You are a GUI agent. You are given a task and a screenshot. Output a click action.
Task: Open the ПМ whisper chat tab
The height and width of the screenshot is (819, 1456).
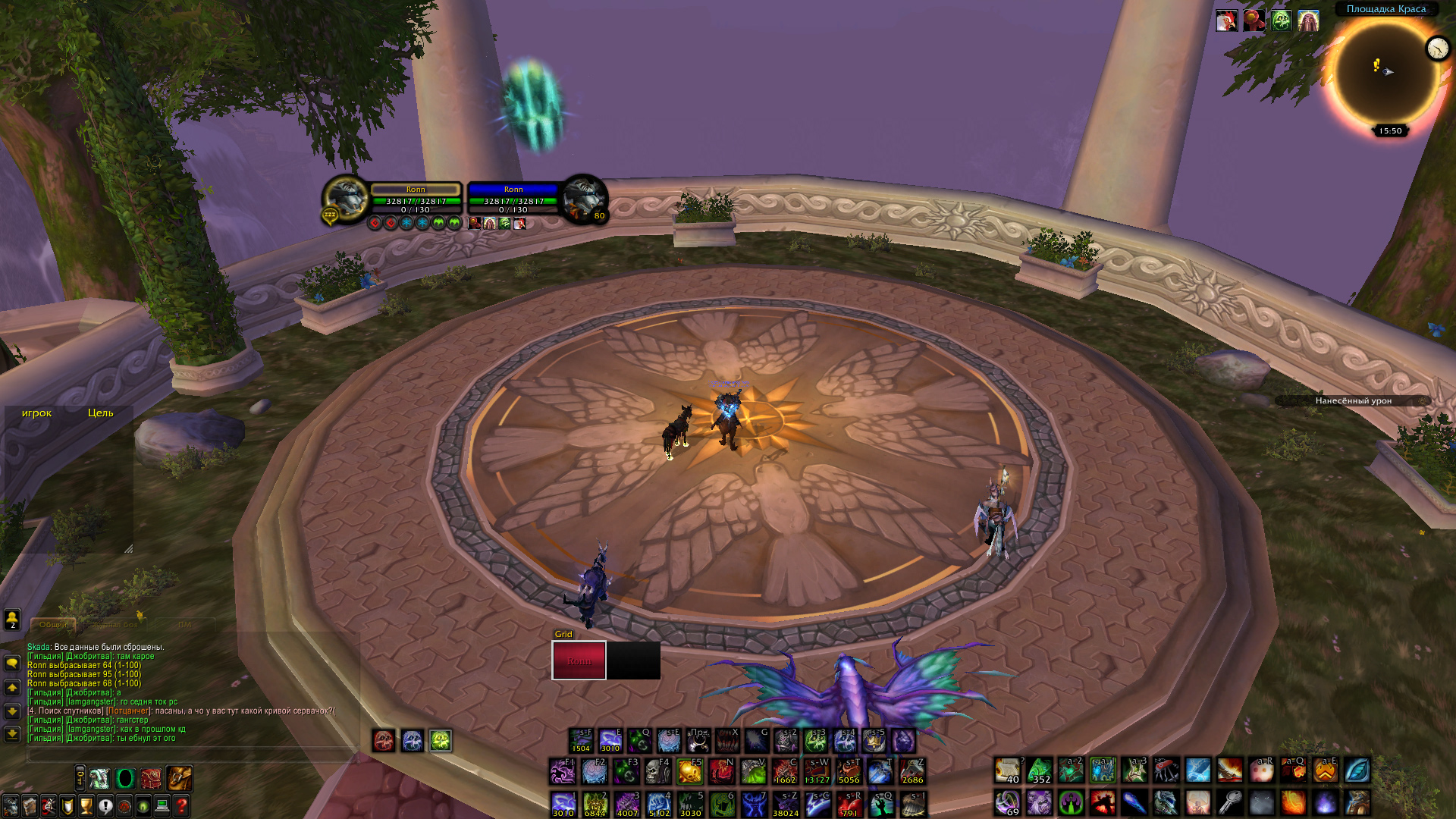185,625
